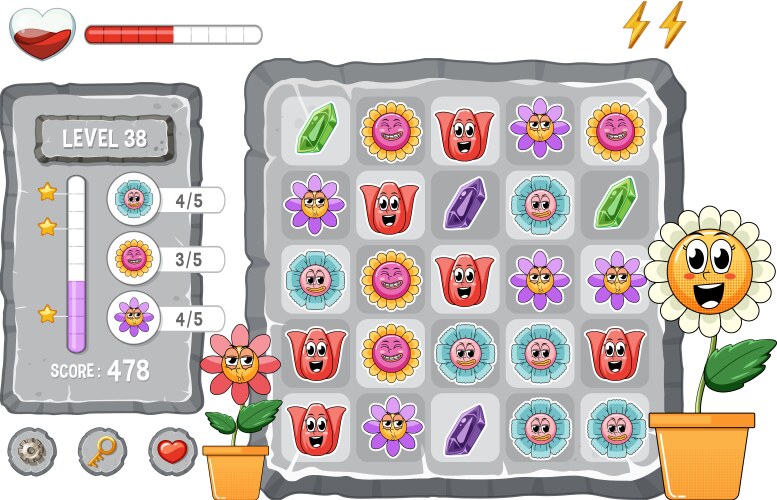
Task: Tap the red heart button beside the key
Action: coord(172,451)
